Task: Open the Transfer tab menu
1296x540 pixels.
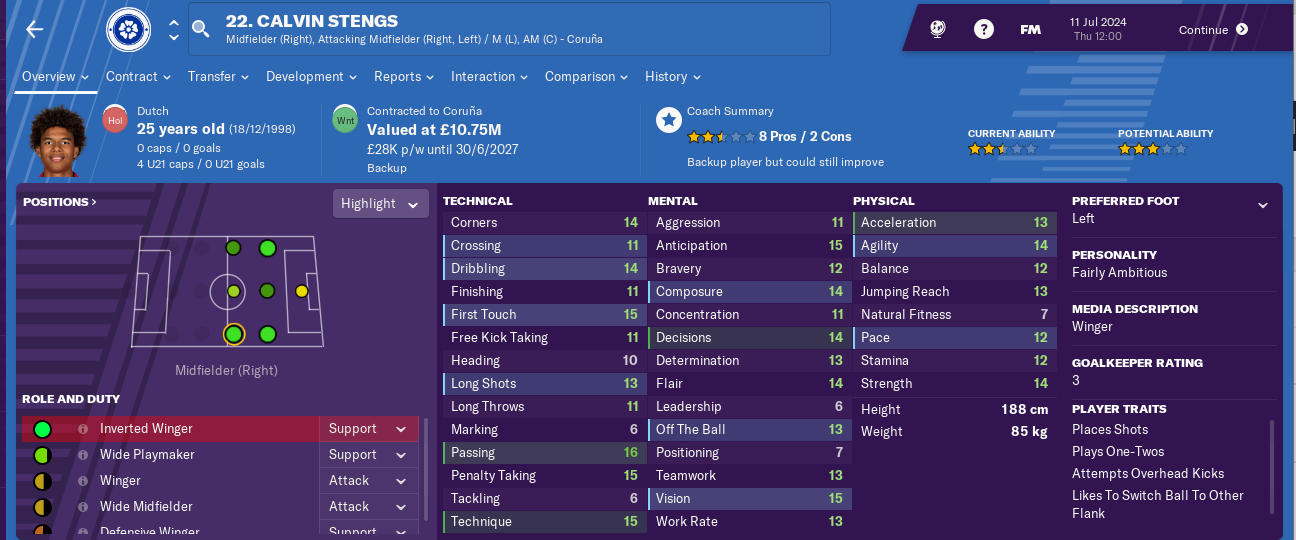Action: coord(219,77)
